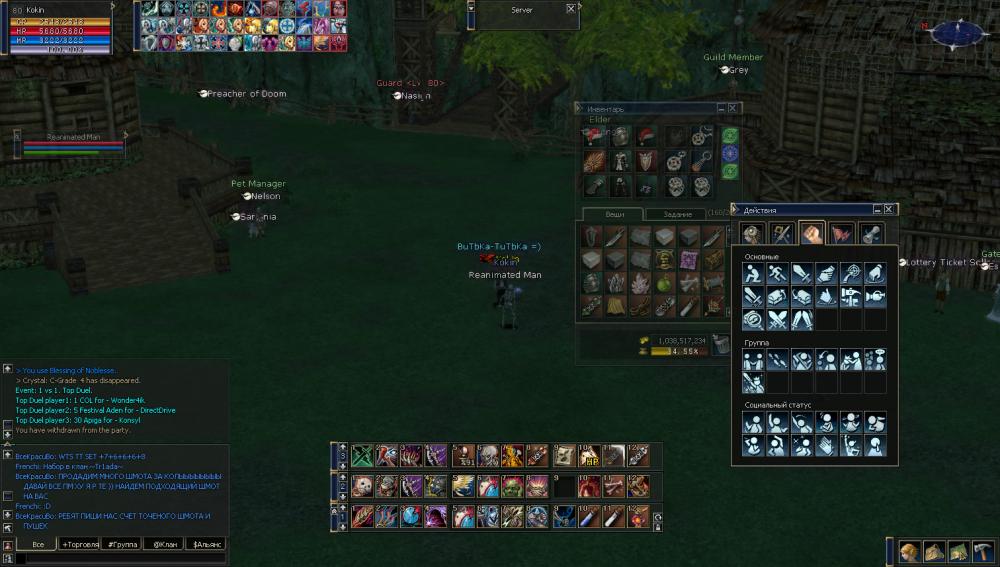Select the Все chat tab
The image size is (1000, 567).
pos(37,544)
